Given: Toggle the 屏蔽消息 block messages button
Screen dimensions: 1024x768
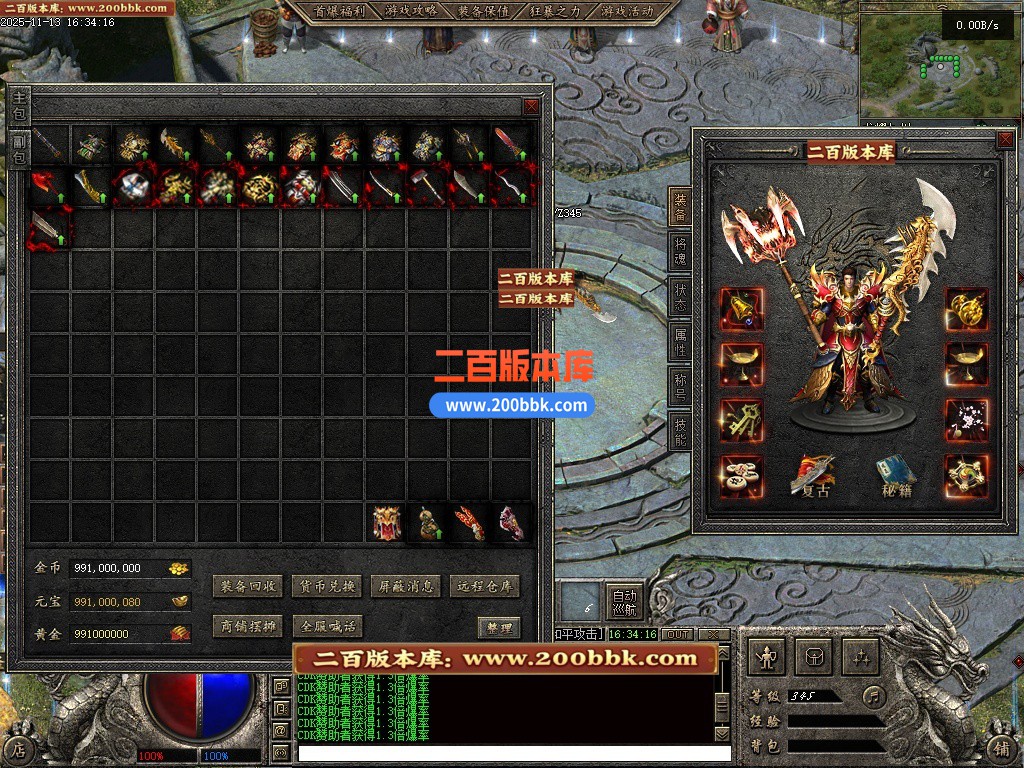Looking at the screenshot, I should [x=406, y=587].
